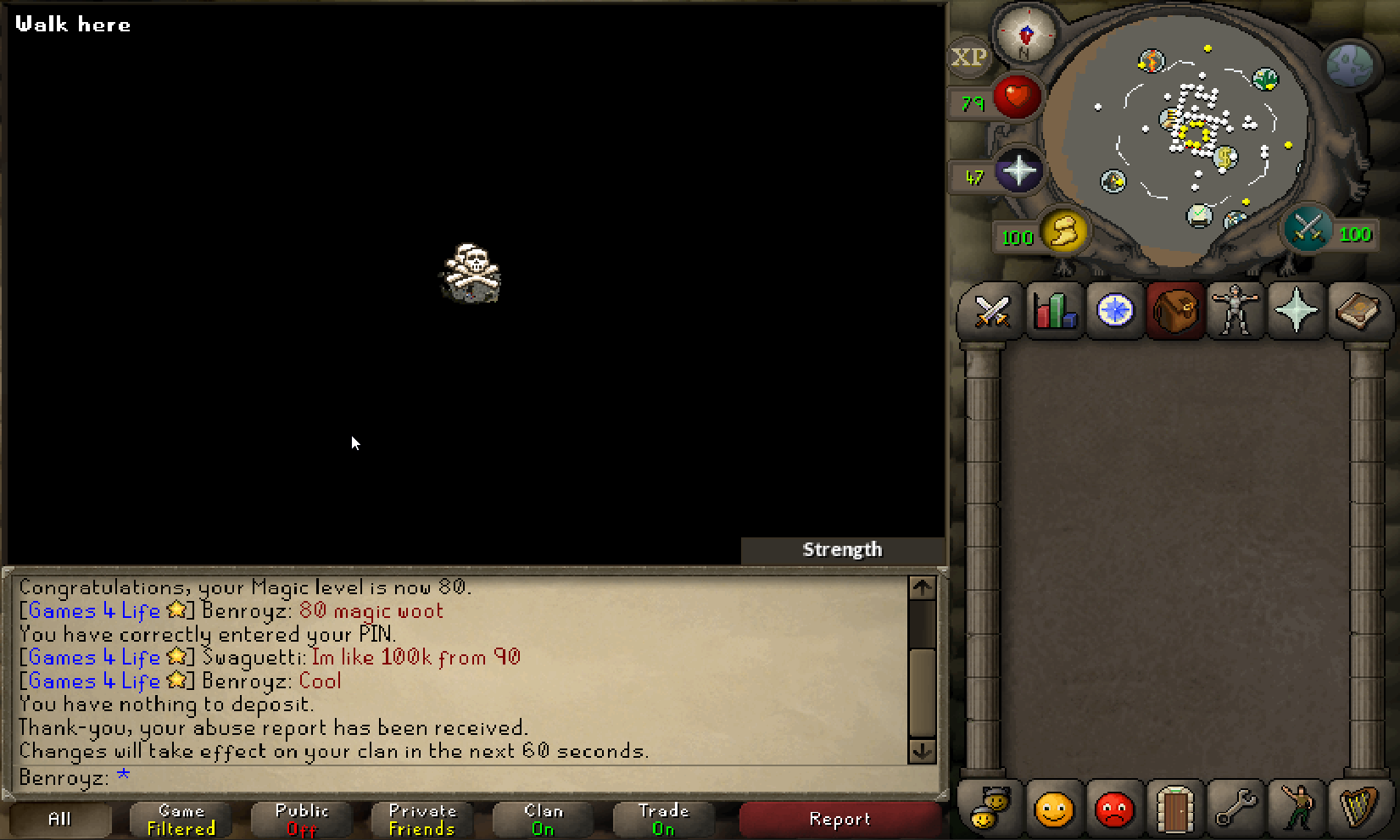Image resolution: width=1400 pixels, height=840 pixels.
Task: Open the yellow smiley Friends List
Action: tap(1054, 809)
